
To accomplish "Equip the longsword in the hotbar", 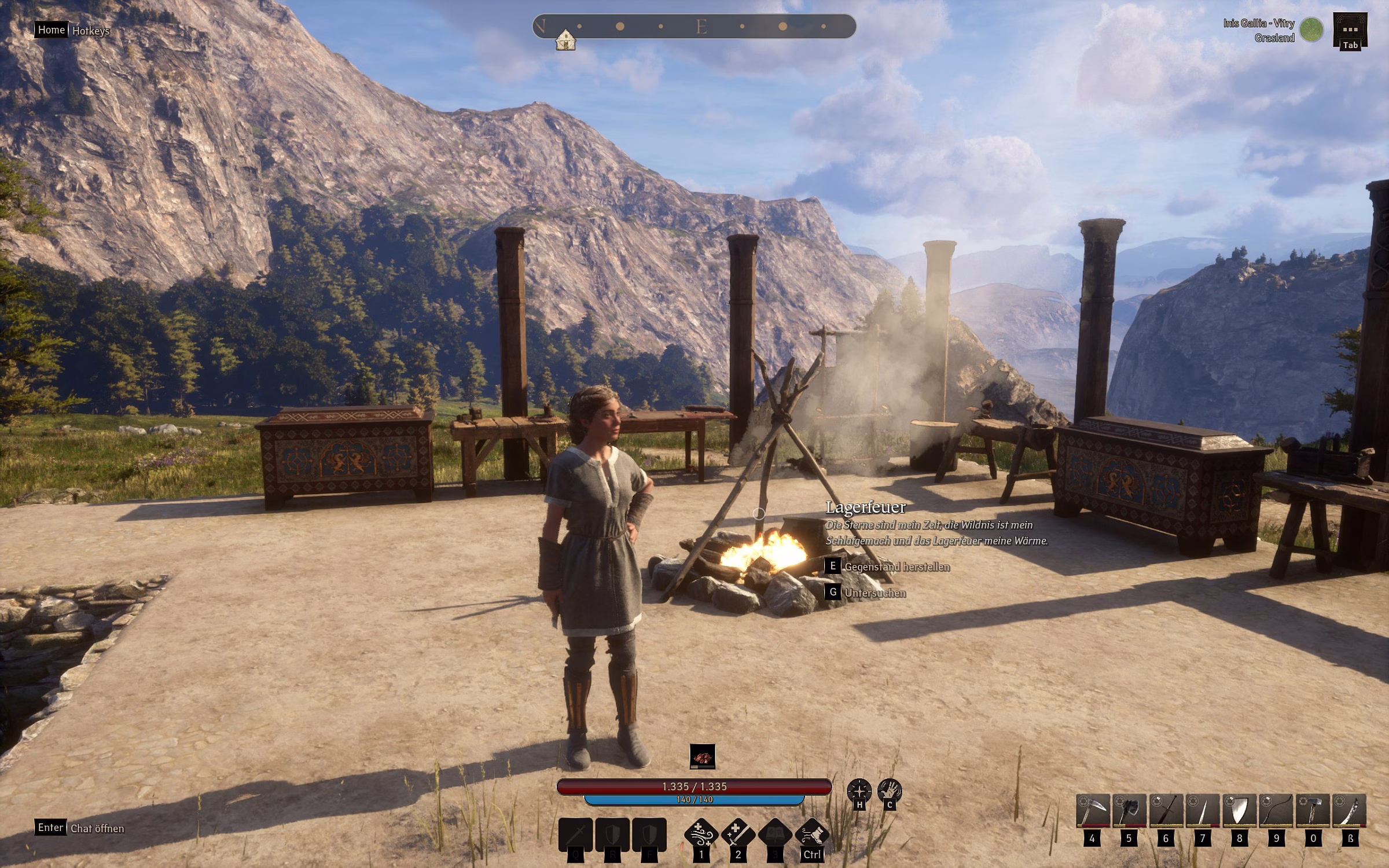I will (1166, 811).
